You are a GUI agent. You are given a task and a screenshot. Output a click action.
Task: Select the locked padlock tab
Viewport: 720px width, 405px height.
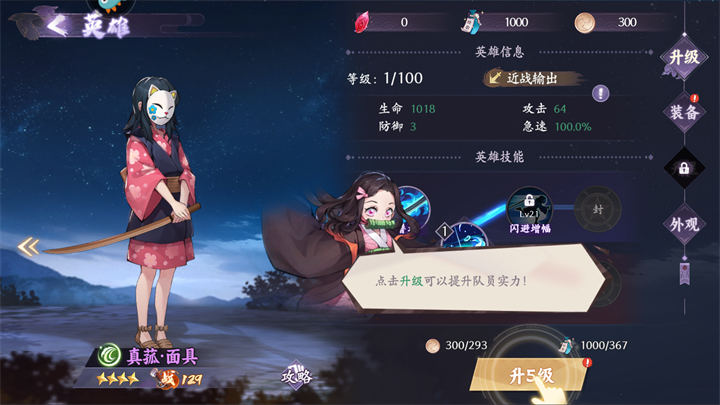[684, 168]
